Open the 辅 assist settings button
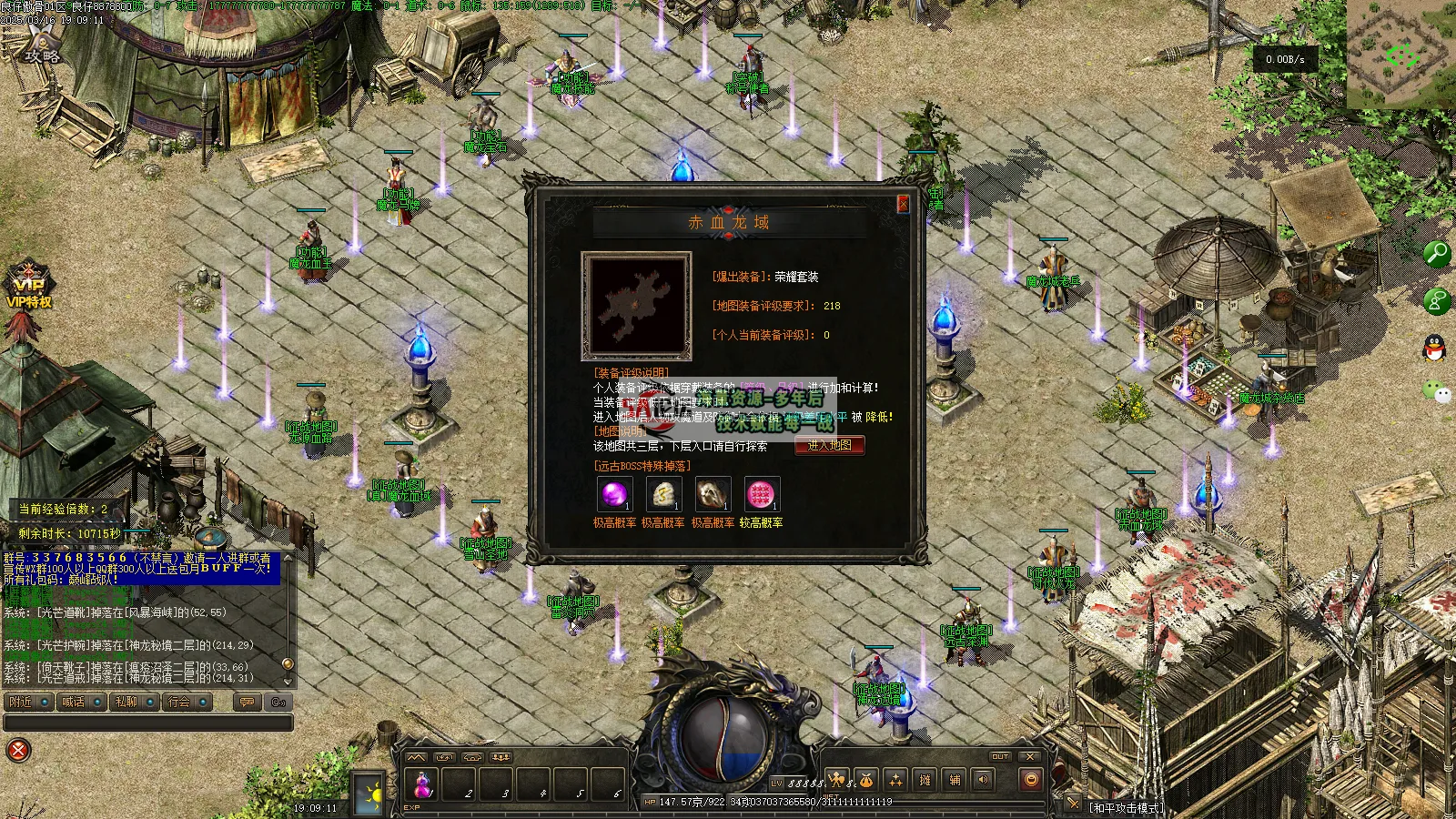This screenshot has width=1456, height=819. (x=954, y=780)
